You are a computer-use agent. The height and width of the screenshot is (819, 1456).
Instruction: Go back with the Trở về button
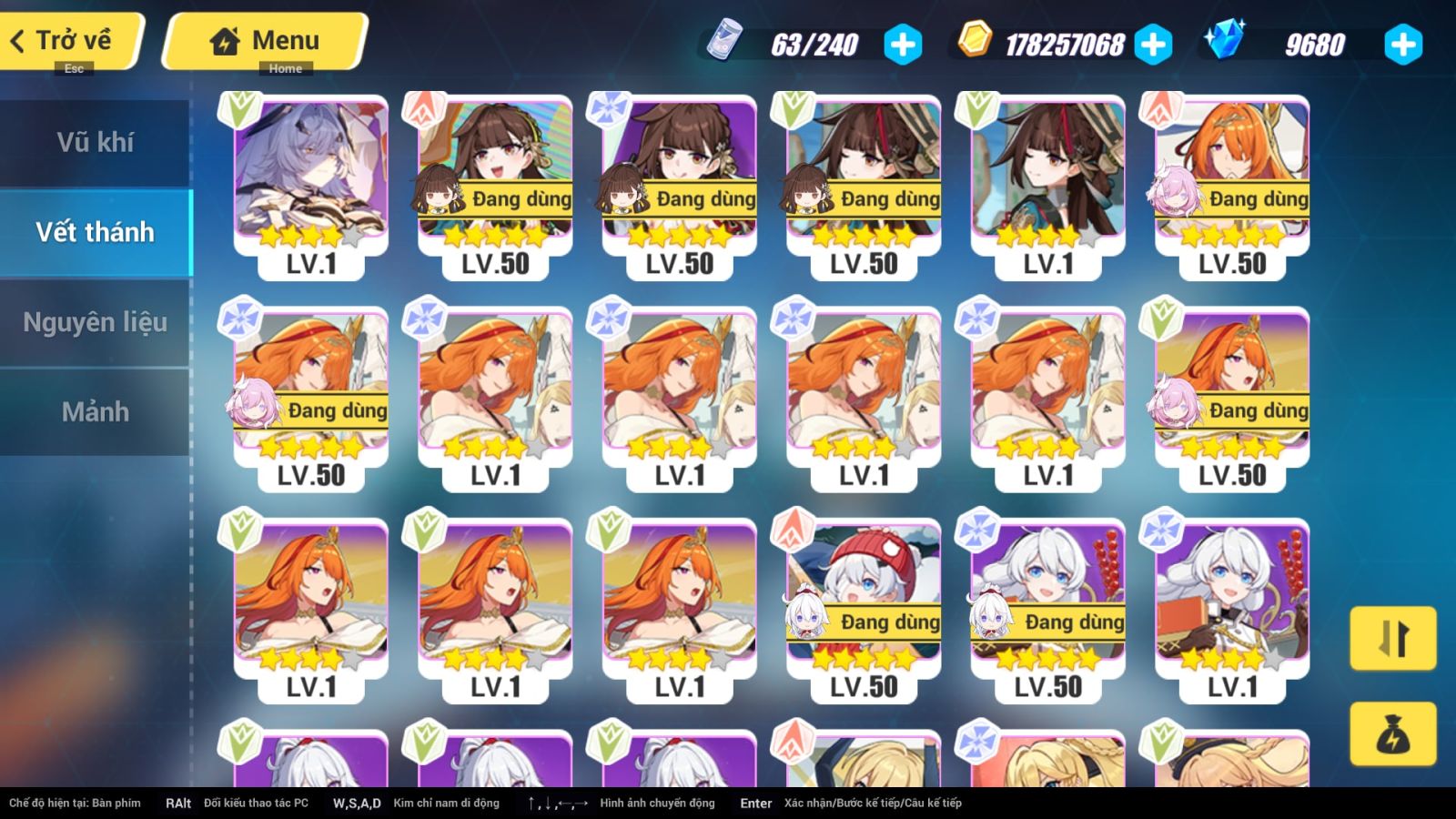point(71,41)
